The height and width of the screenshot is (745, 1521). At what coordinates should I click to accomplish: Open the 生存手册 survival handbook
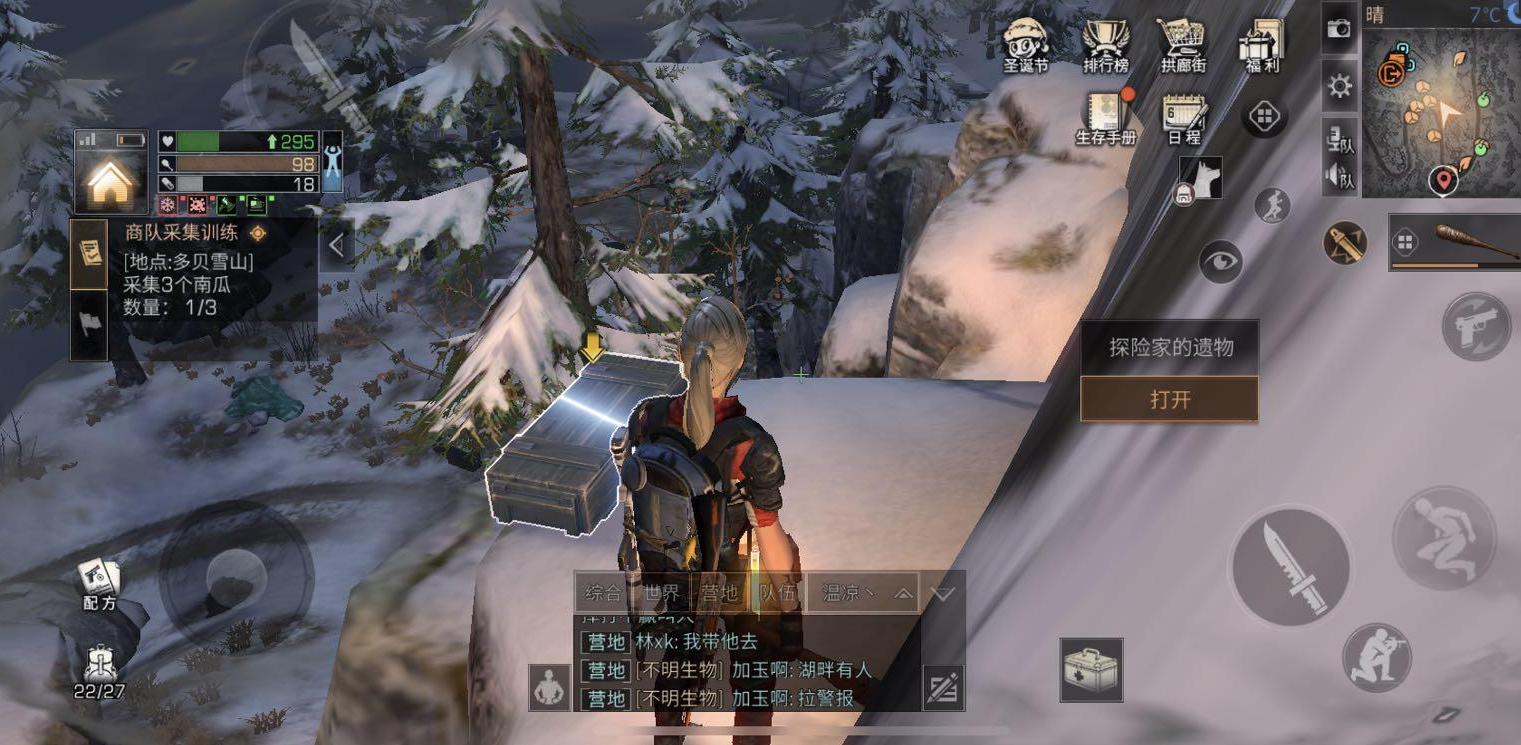1107,118
